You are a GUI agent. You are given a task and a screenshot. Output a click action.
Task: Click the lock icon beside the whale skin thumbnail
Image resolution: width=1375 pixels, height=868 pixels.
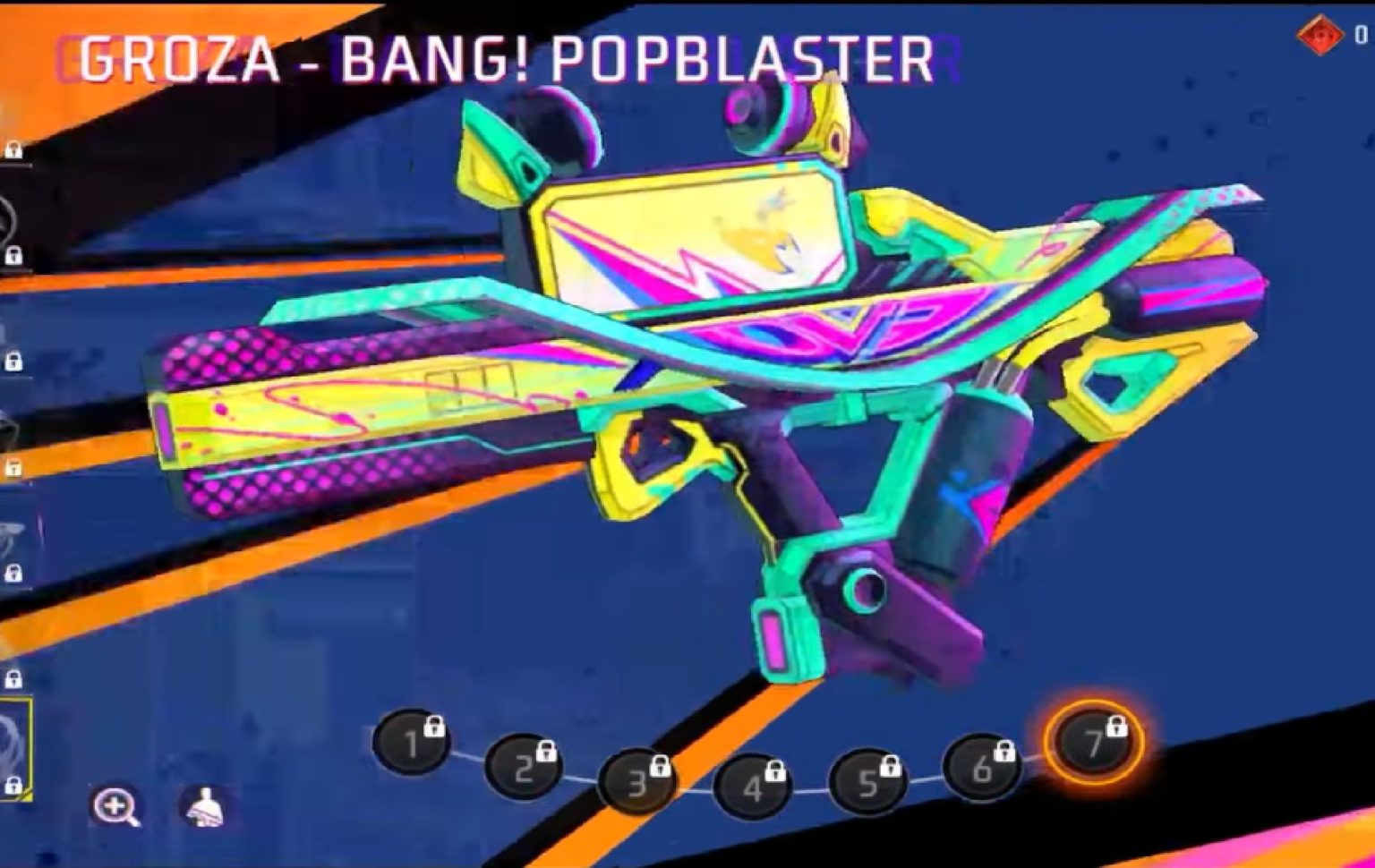[x=15, y=573]
